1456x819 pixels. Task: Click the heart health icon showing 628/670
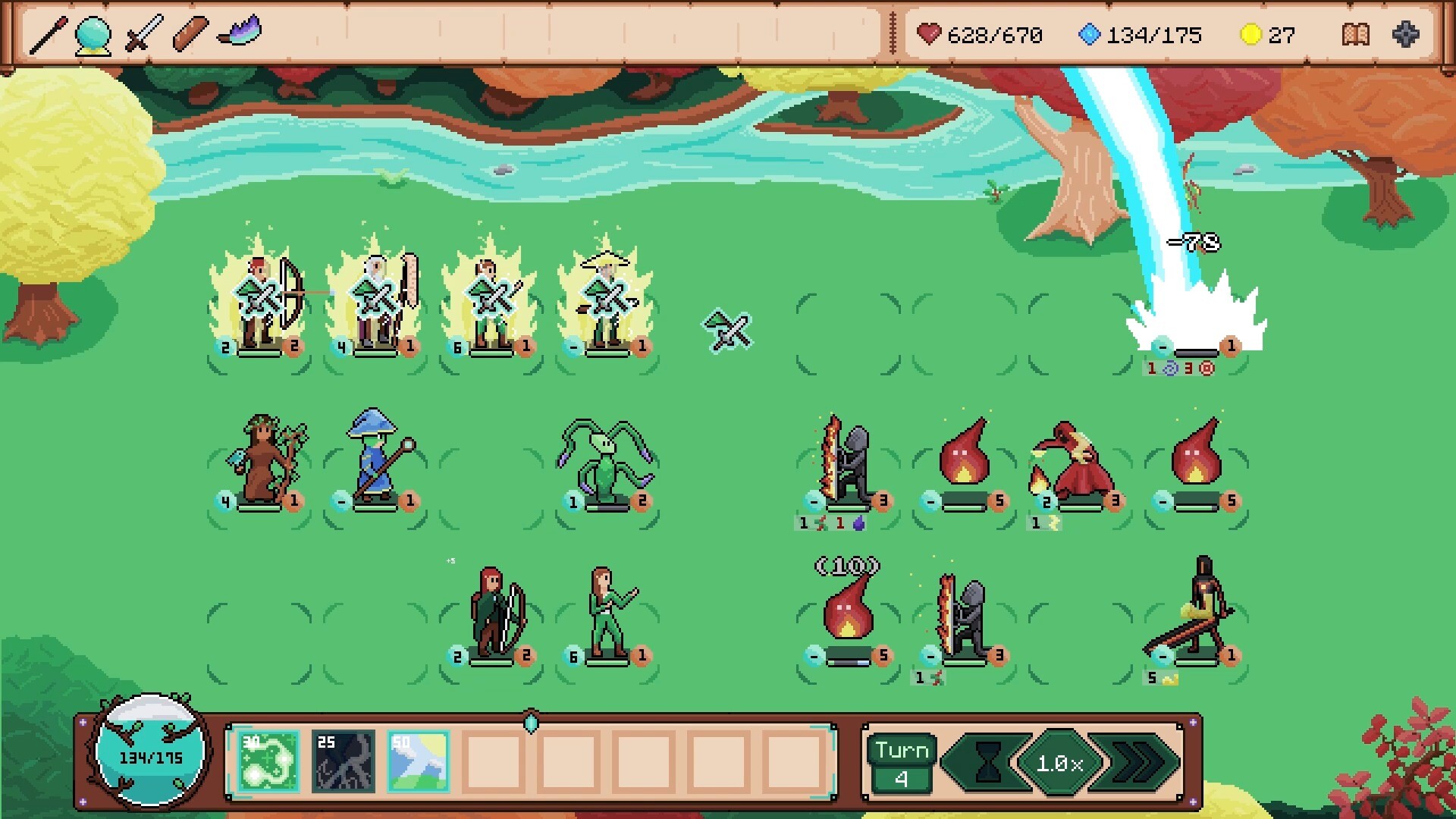pyautogui.click(x=930, y=34)
